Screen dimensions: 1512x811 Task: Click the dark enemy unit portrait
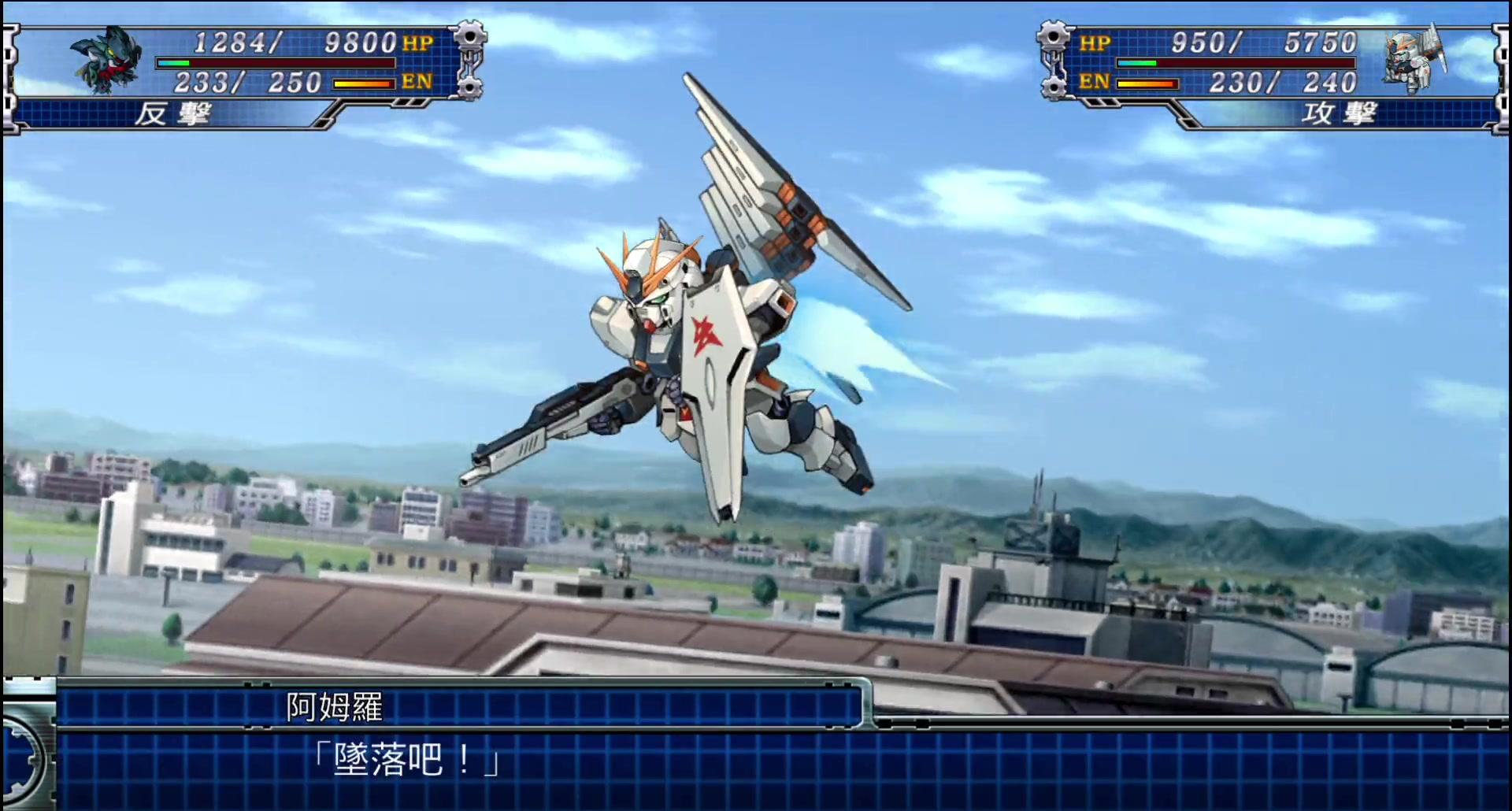tap(106, 60)
